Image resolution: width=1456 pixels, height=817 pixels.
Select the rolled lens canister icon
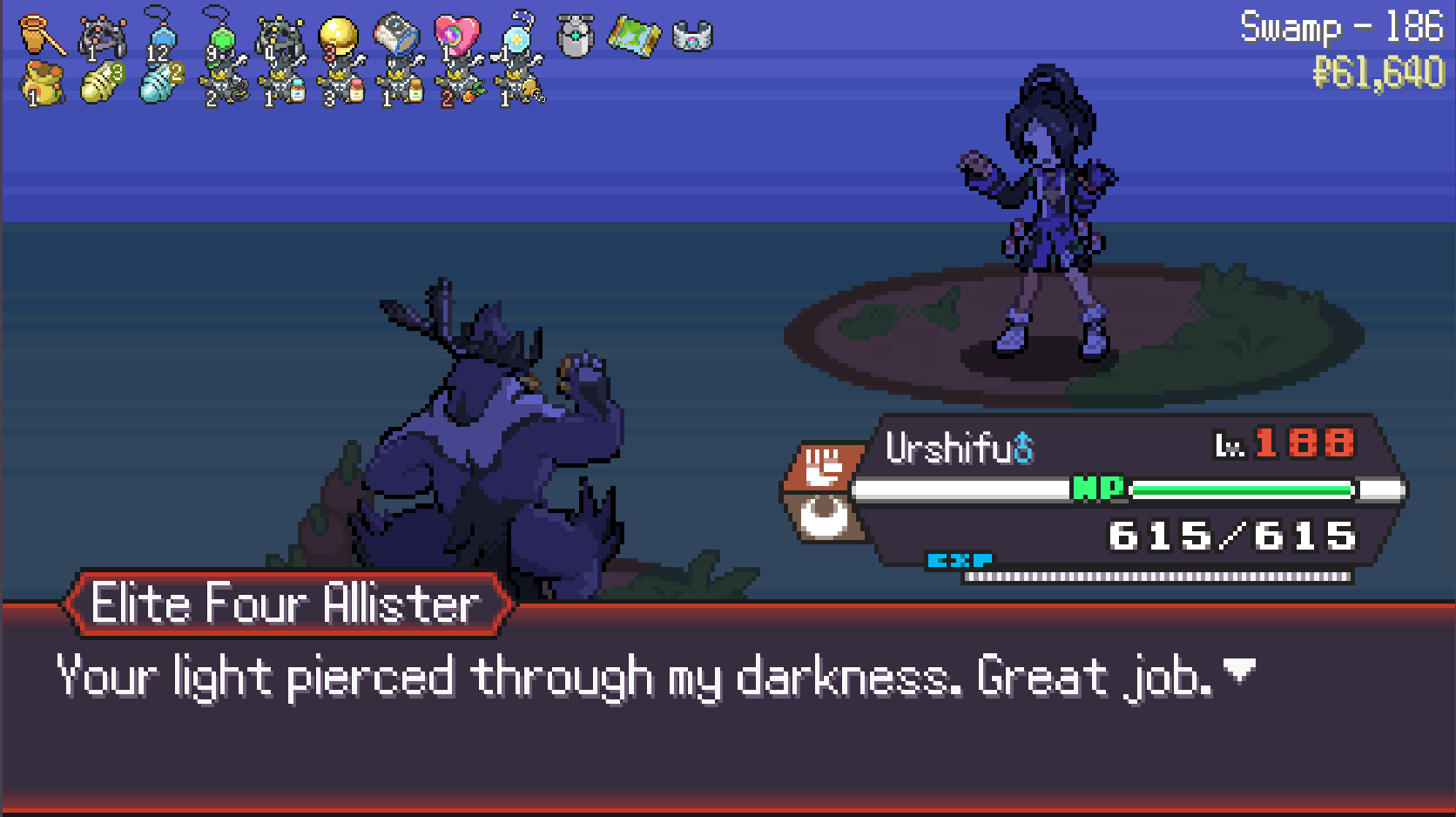397,37
